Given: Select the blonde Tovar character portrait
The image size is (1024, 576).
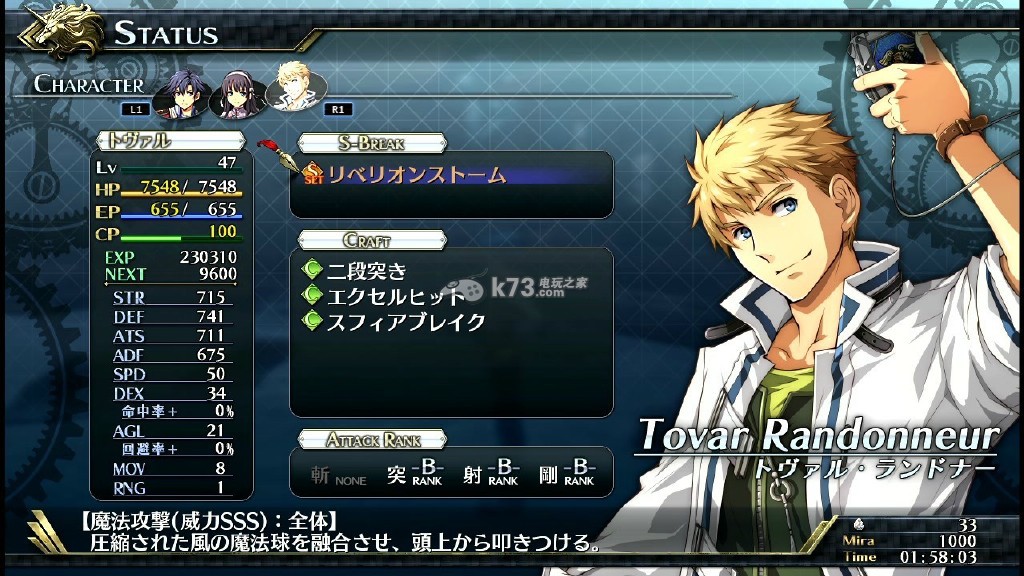Looking at the screenshot, I should [x=294, y=89].
